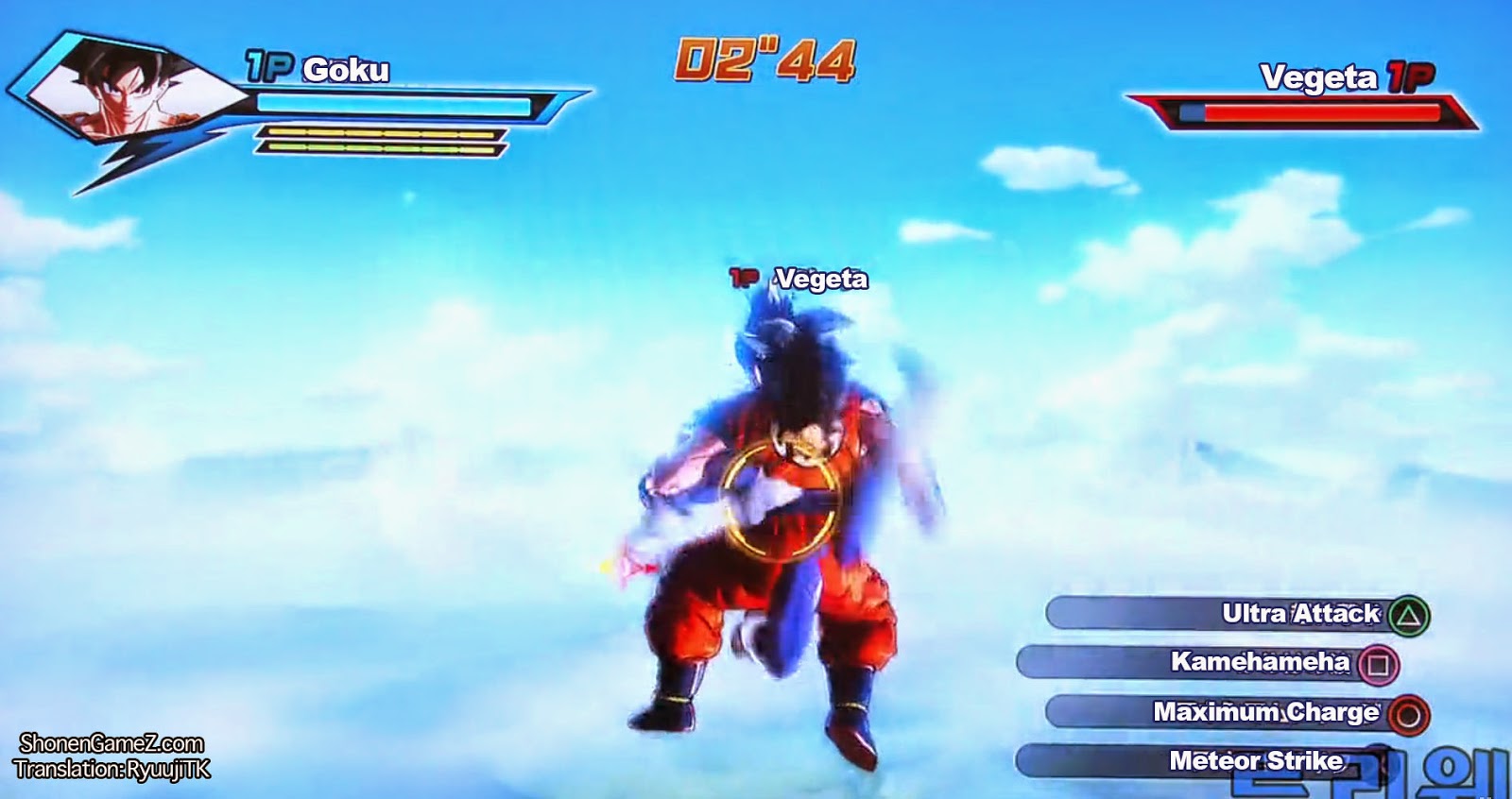
Task: Toggle the Meteor Strike skill row
Action: (1228, 759)
